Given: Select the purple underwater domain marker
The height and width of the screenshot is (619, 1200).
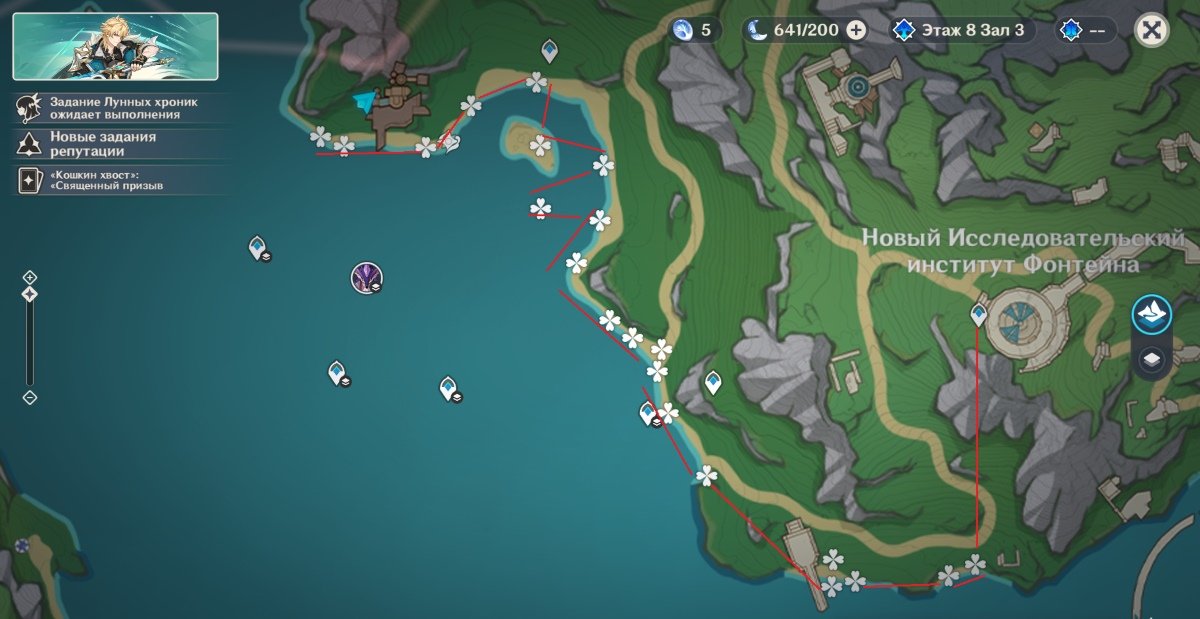Looking at the screenshot, I should tap(365, 277).
